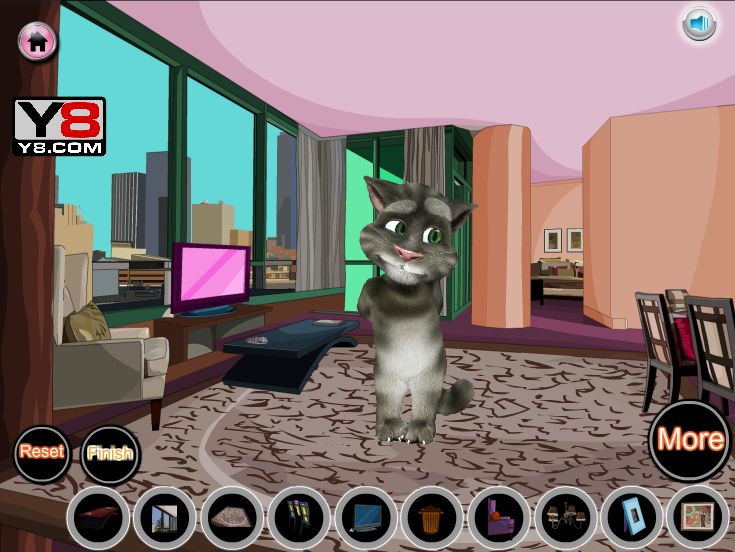Select the dining table set icon
Image resolution: width=735 pixels, height=552 pixels.
(x=565, y=518)
